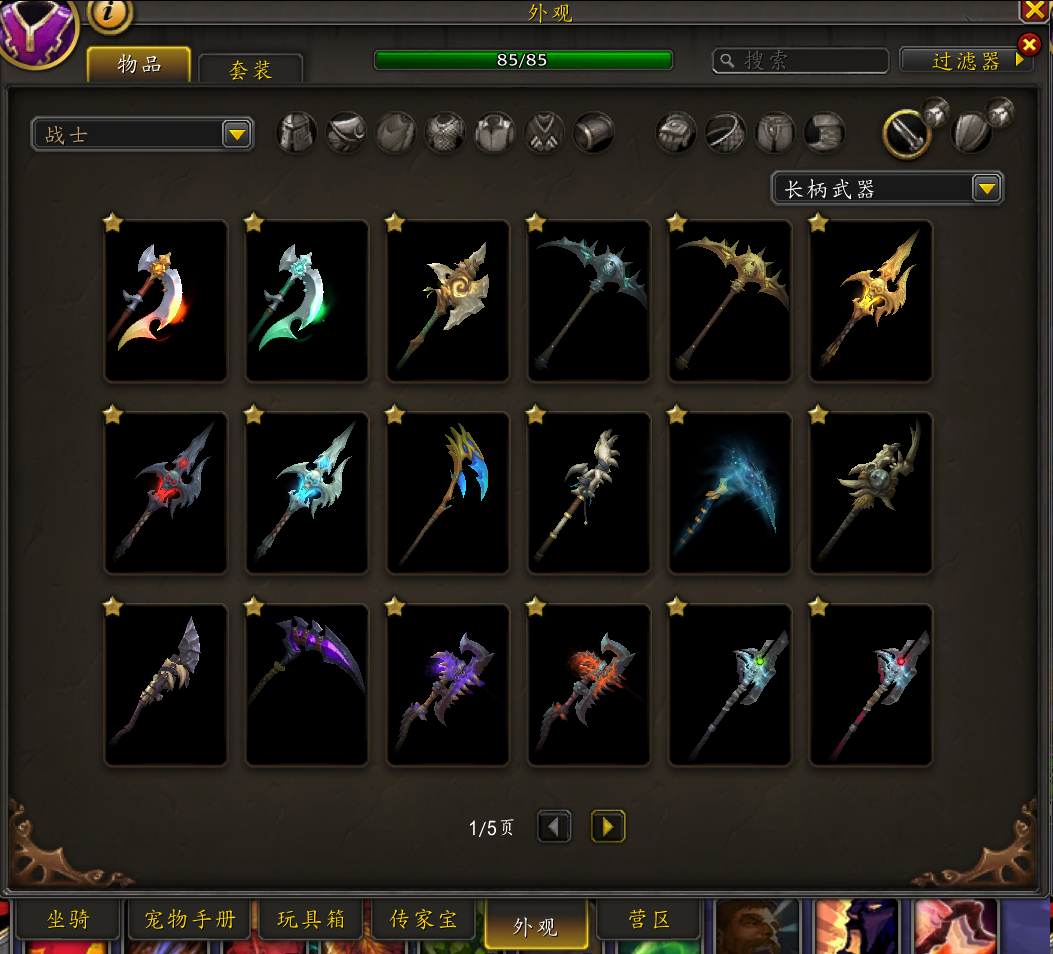Select the helmet slot icon
Viewport: 1053px width, 954px height.
[297, 132]
